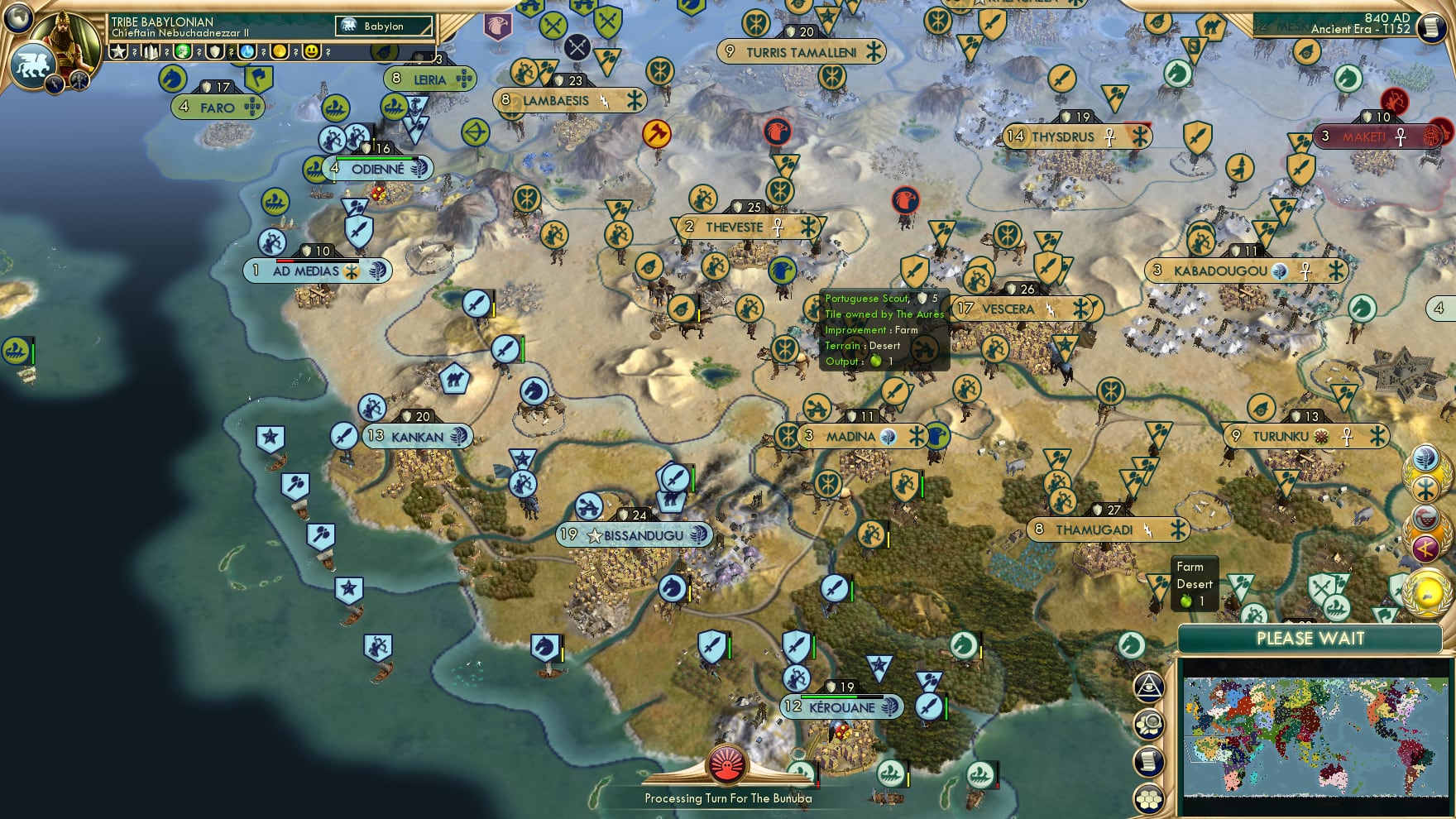The height and width of the screenshot is (819, 1456).
Task: Open the hexes strategic view icon beside minimap
Action: click(1149, 797)
